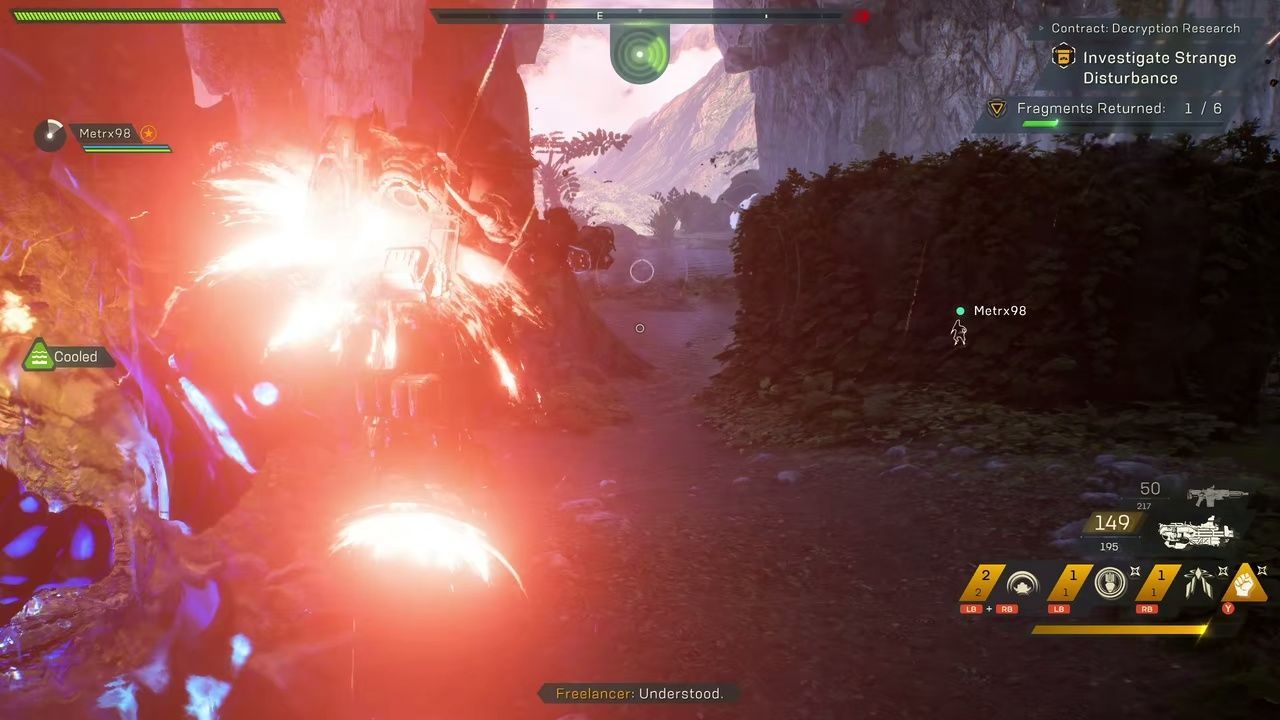Activate the dome-shaped support ability icon
The image size is (1280, 720).
(1022, 585)
